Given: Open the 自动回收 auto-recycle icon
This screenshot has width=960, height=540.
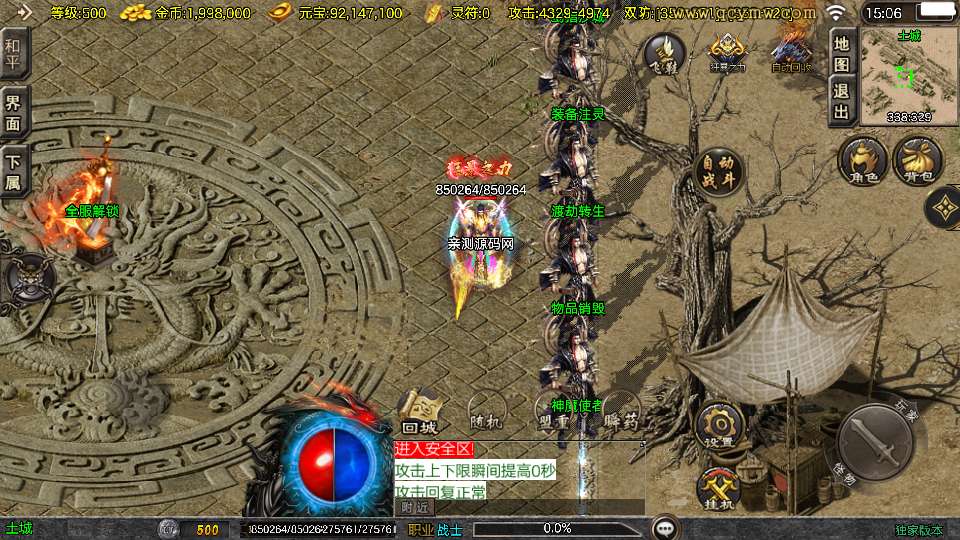Looking at the screenshot, I should [x=791, y=50].
